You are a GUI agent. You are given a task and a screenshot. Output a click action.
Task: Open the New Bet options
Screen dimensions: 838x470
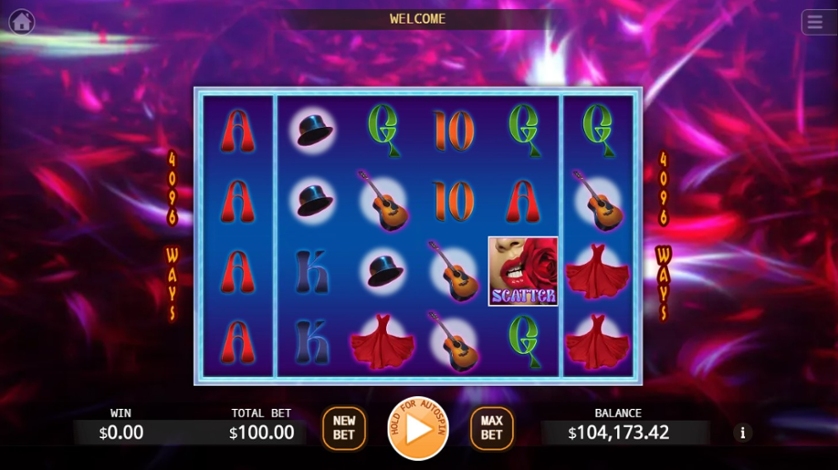[344, 428]
